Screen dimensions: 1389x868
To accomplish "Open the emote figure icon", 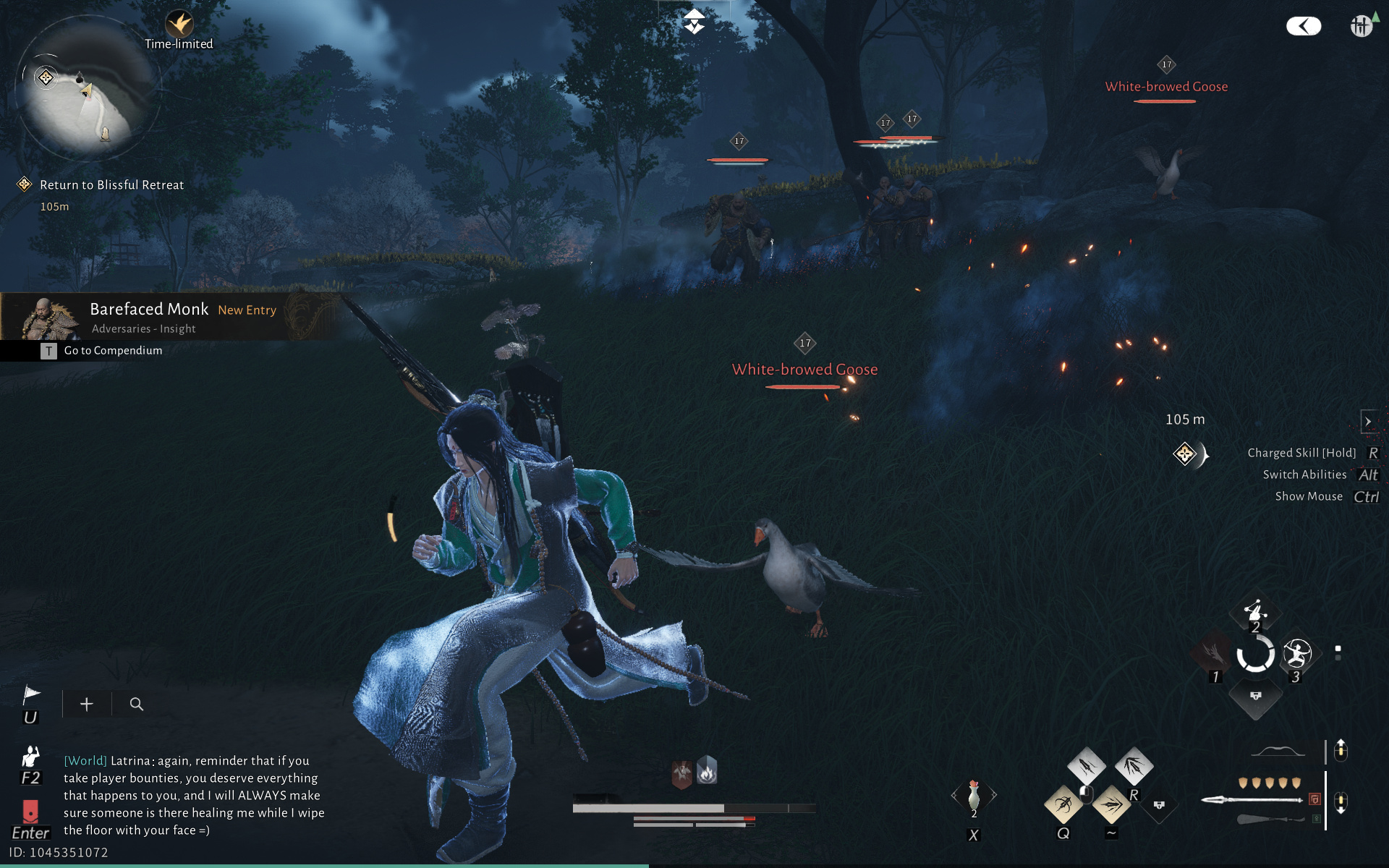I will point(30,757).
